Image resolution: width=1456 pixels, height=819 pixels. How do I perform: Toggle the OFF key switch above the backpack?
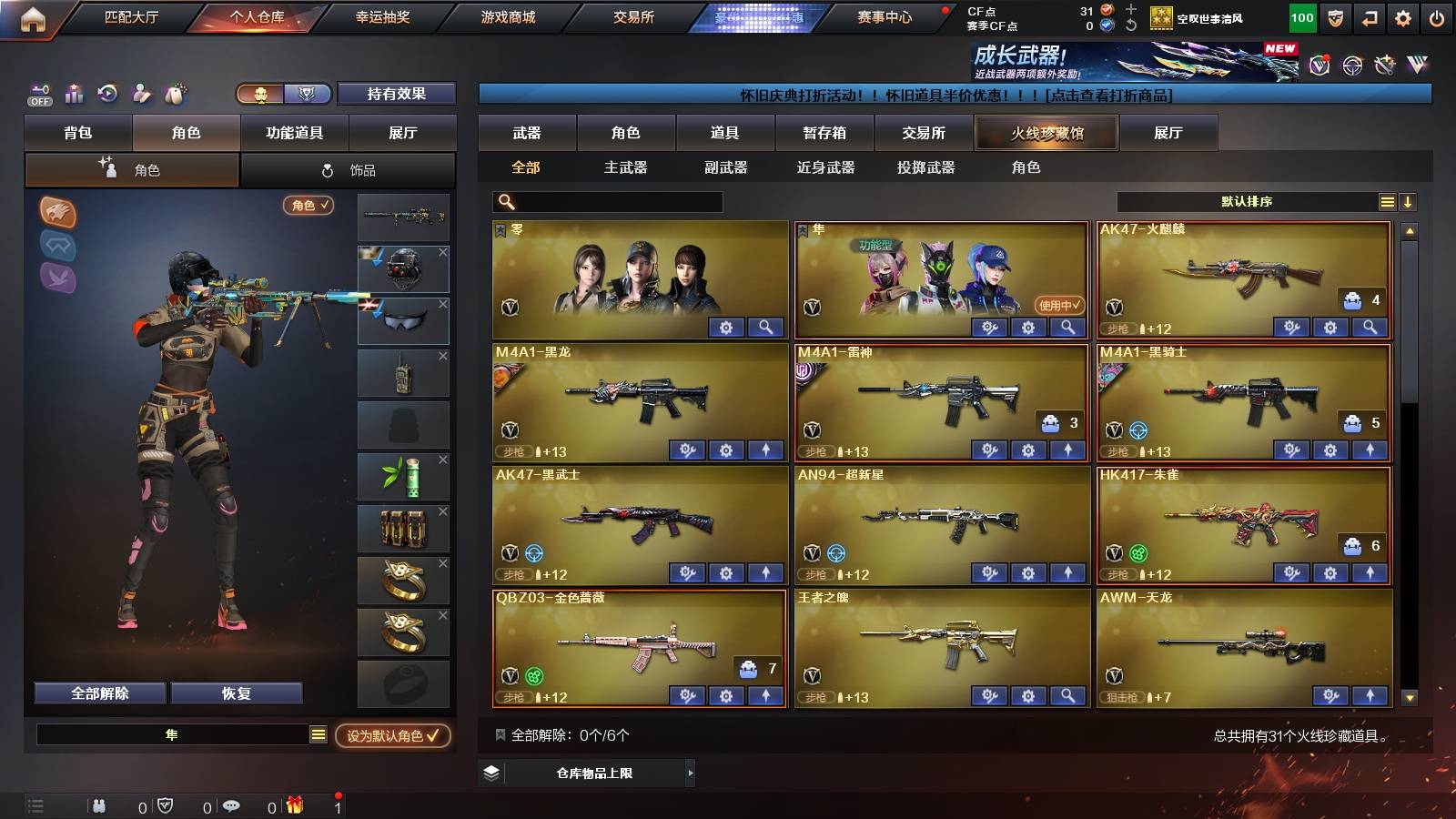pos(39,95)
